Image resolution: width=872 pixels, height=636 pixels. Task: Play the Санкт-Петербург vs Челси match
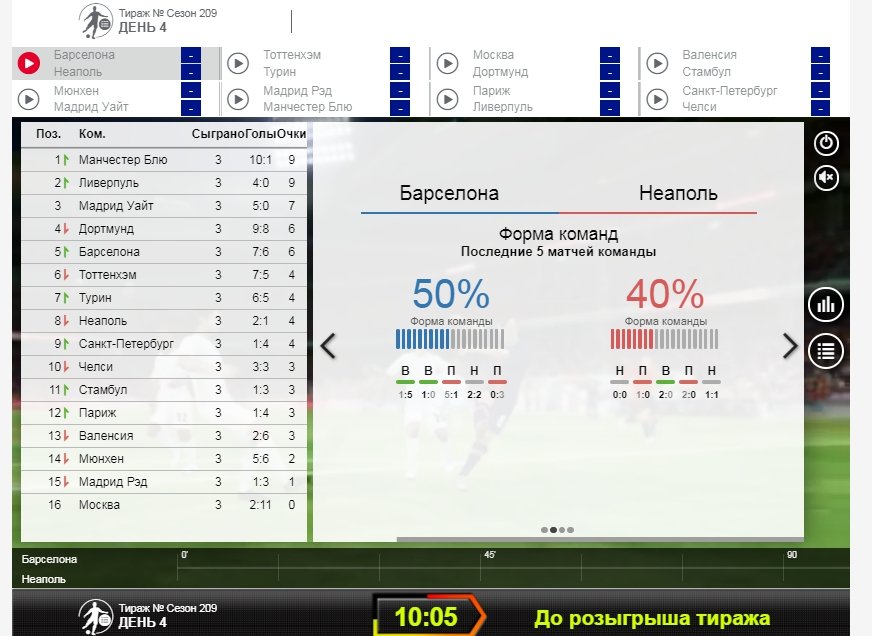tap(657, 99)
